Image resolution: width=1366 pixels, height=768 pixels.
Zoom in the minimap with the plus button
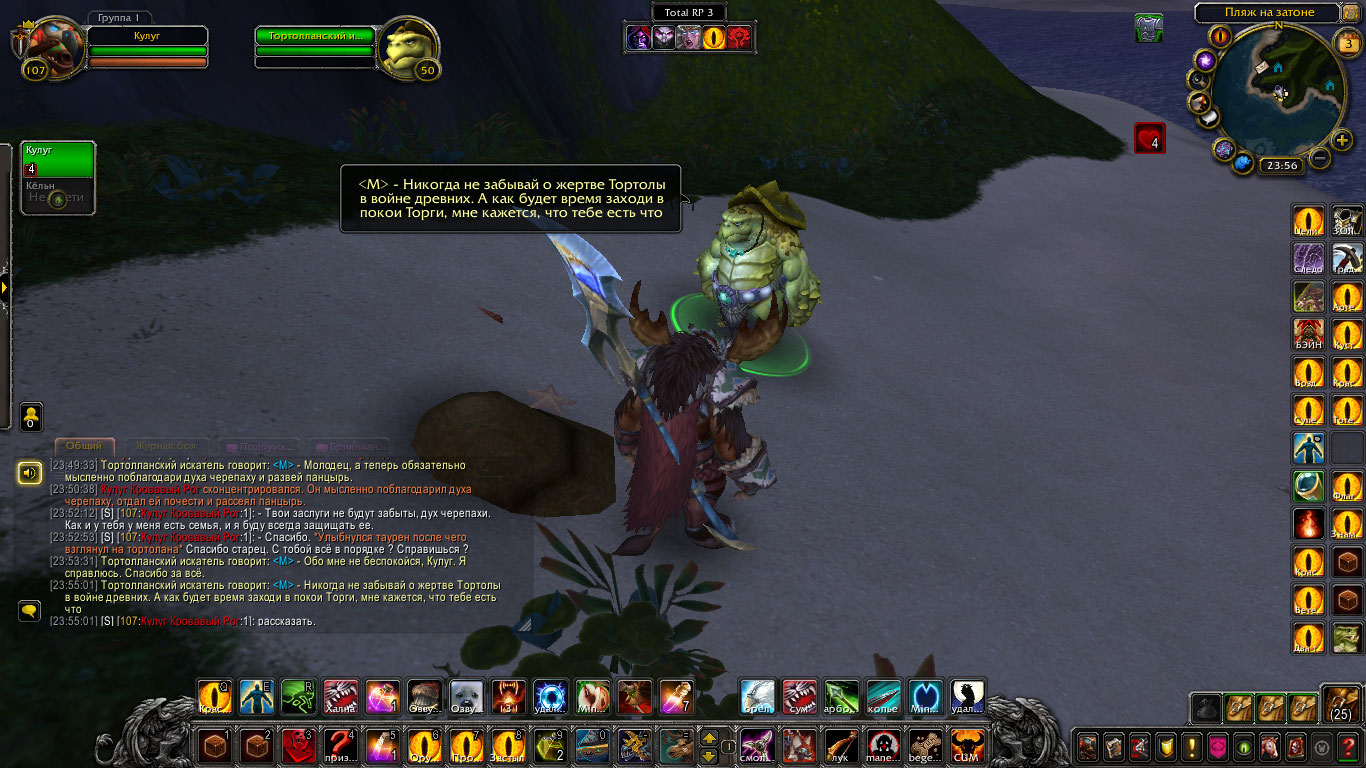tap(1342, 139)
